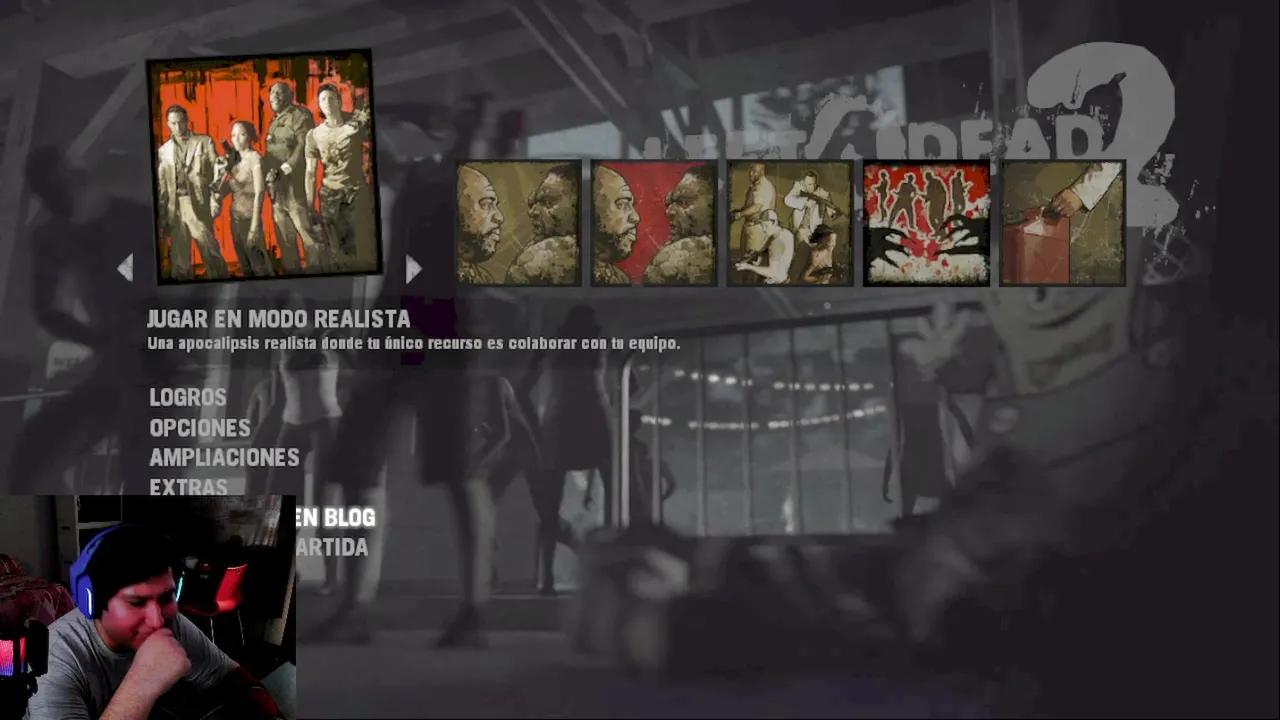Open the OPCIONES menu

200,427
